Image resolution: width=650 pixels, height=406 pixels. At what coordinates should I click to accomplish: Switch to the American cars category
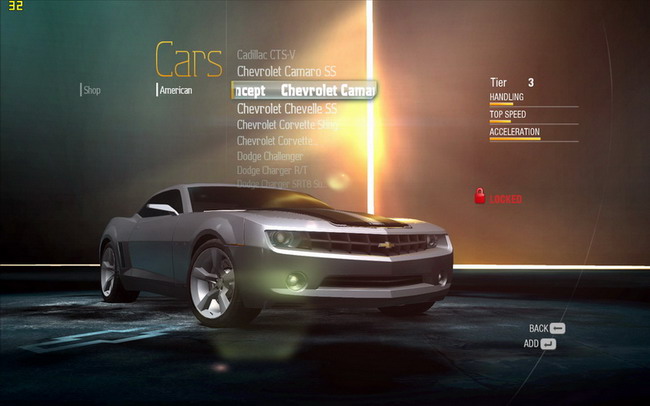pyautogui.click(x=175, y=90)
